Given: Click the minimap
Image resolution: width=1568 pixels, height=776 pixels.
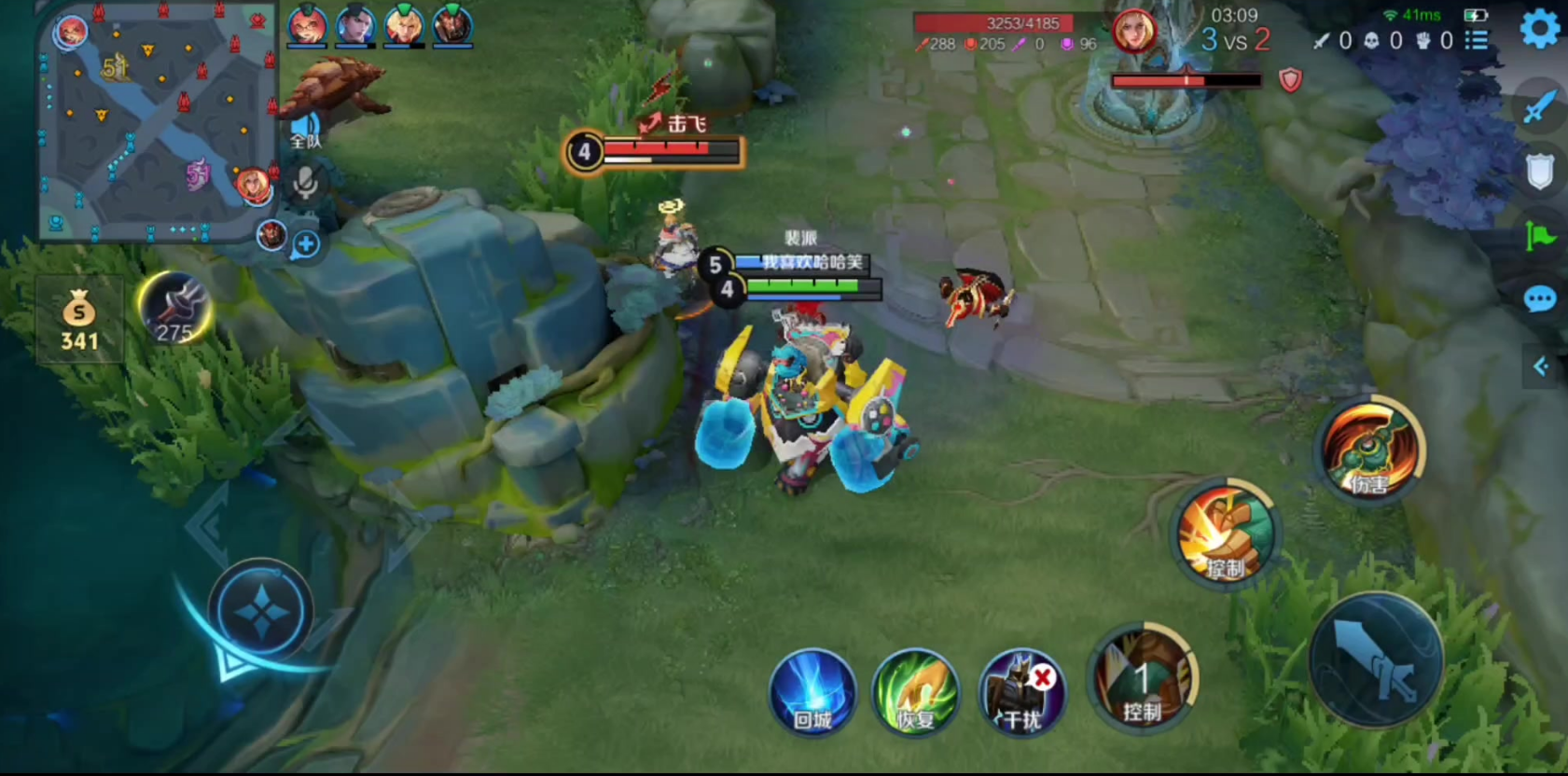Looking at the screenshot, I should pyautogui.click(x=157, y=121).
